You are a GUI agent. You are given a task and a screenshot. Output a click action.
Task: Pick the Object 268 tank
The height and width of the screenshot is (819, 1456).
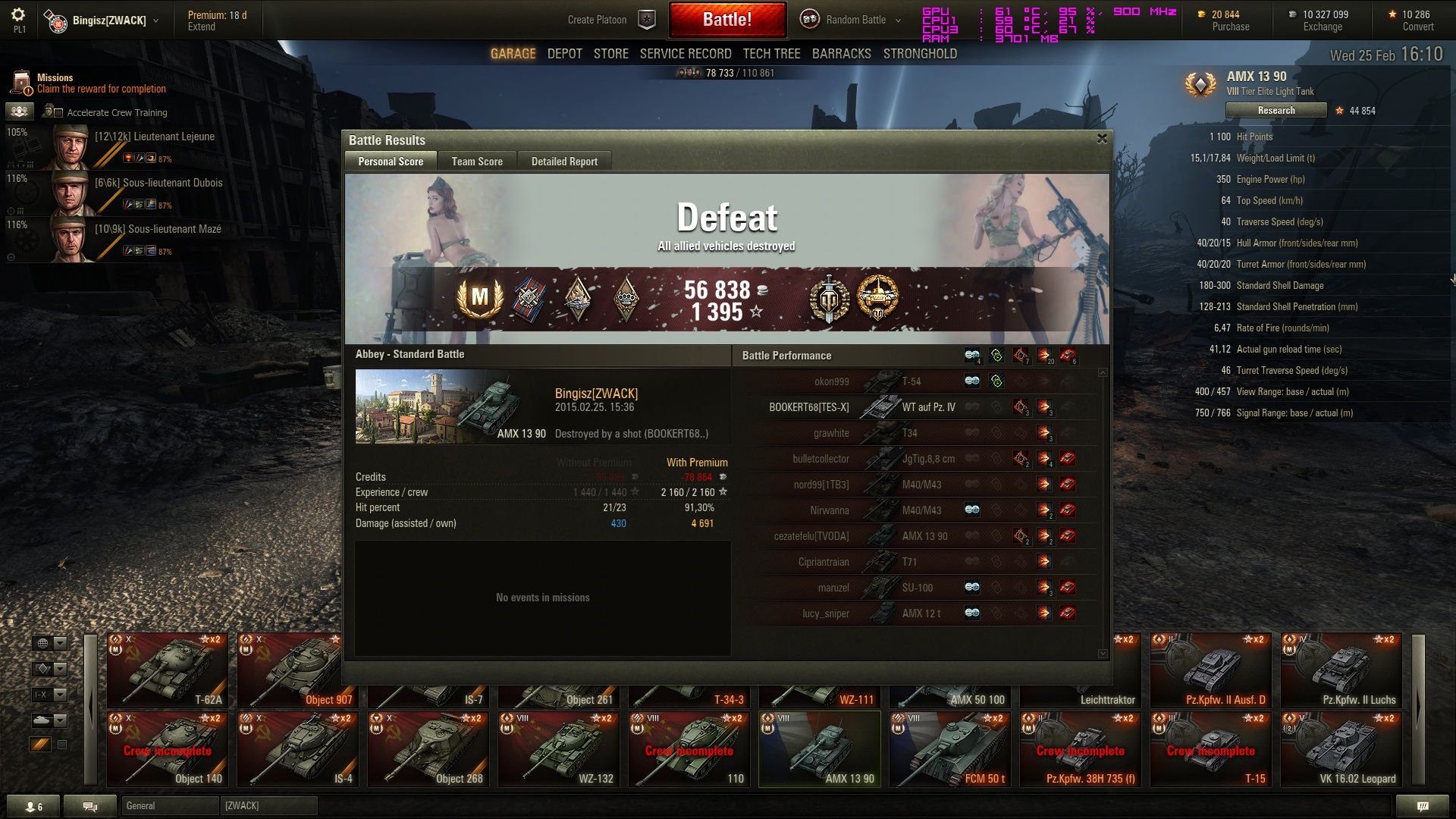pyautogui.click(x=428, y=749)
